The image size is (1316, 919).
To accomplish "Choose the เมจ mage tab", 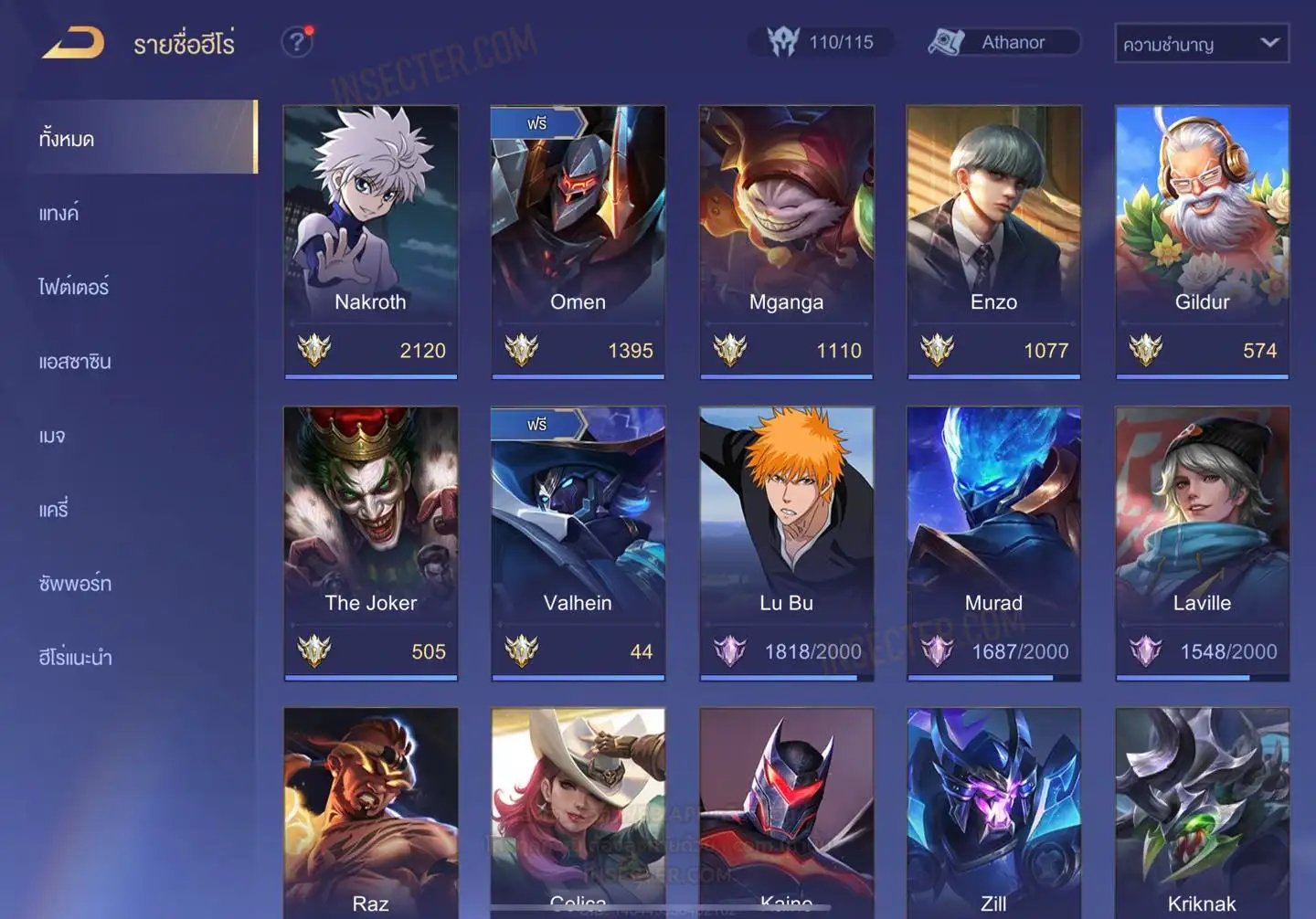I will tap(52, 436).
